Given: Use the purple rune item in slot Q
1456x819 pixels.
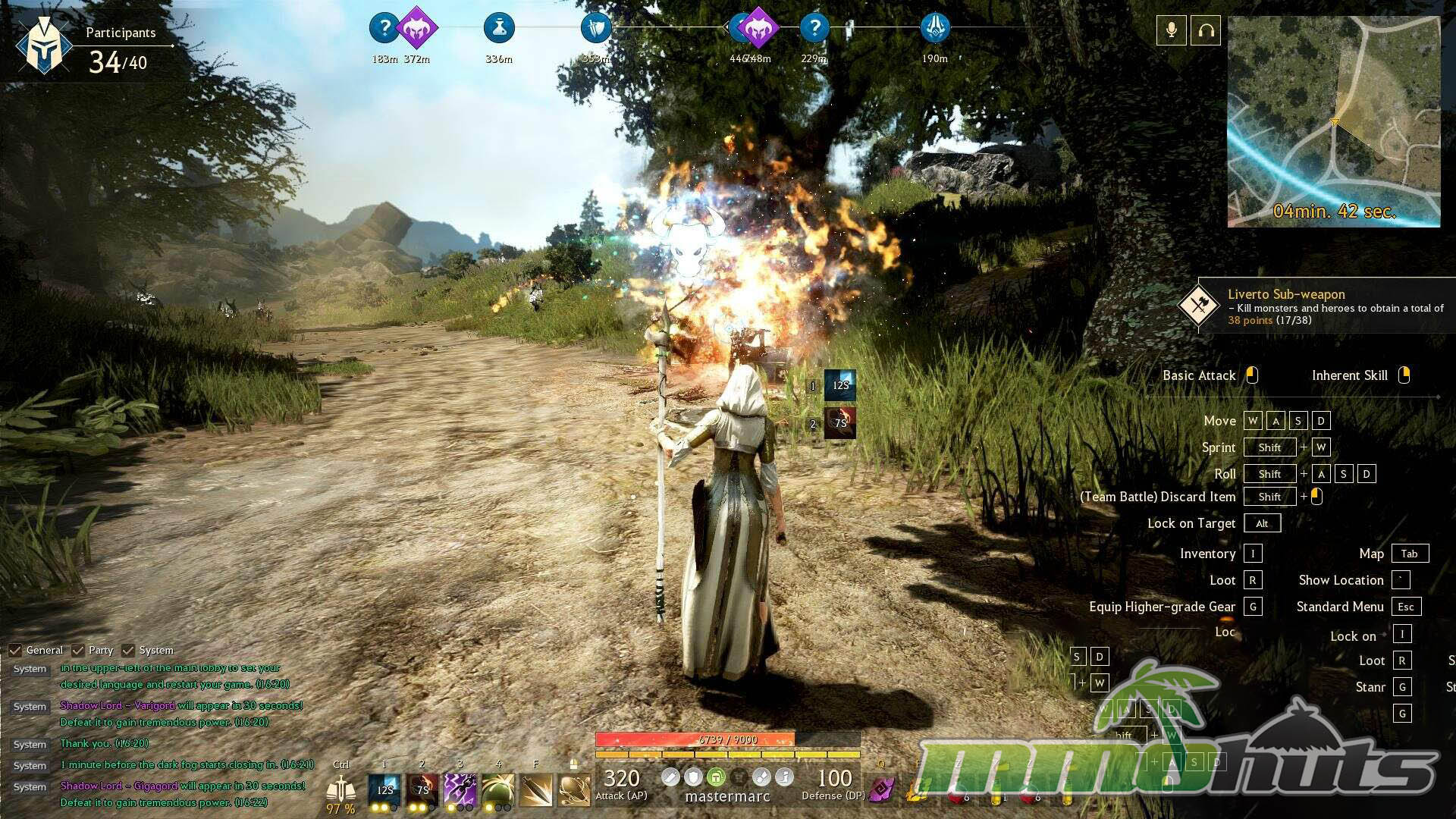Looking at the screenshot, I should click(x=881, y=789).
